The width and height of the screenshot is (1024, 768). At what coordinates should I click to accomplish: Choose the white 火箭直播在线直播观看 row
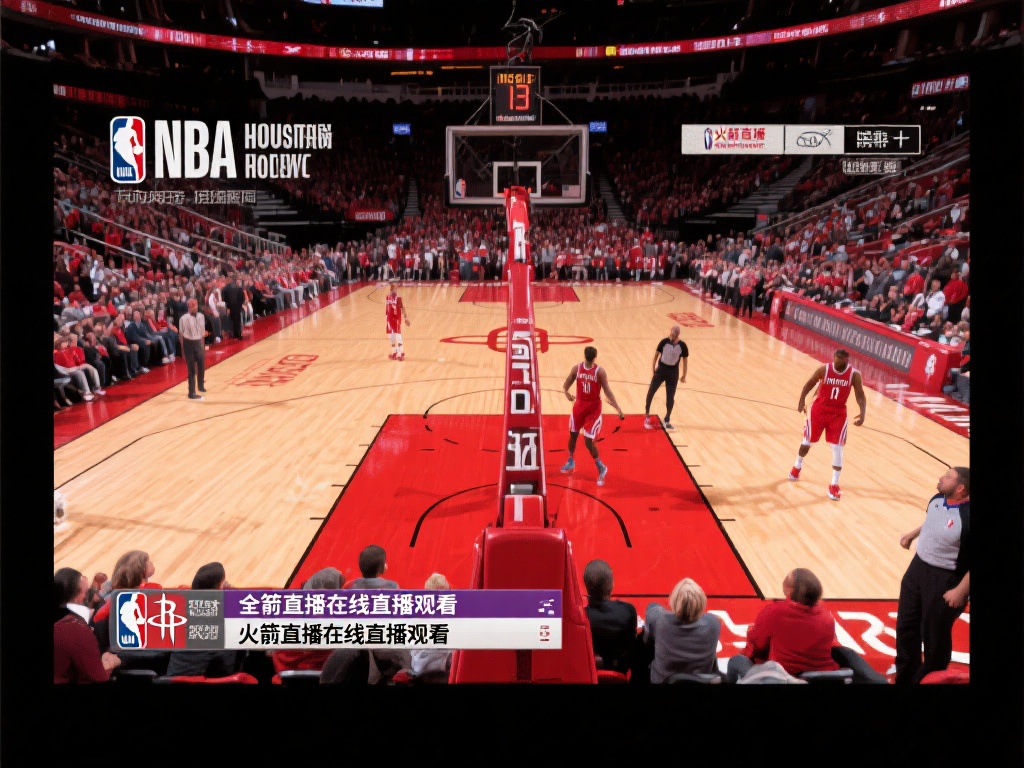click(x=391, y=633)
